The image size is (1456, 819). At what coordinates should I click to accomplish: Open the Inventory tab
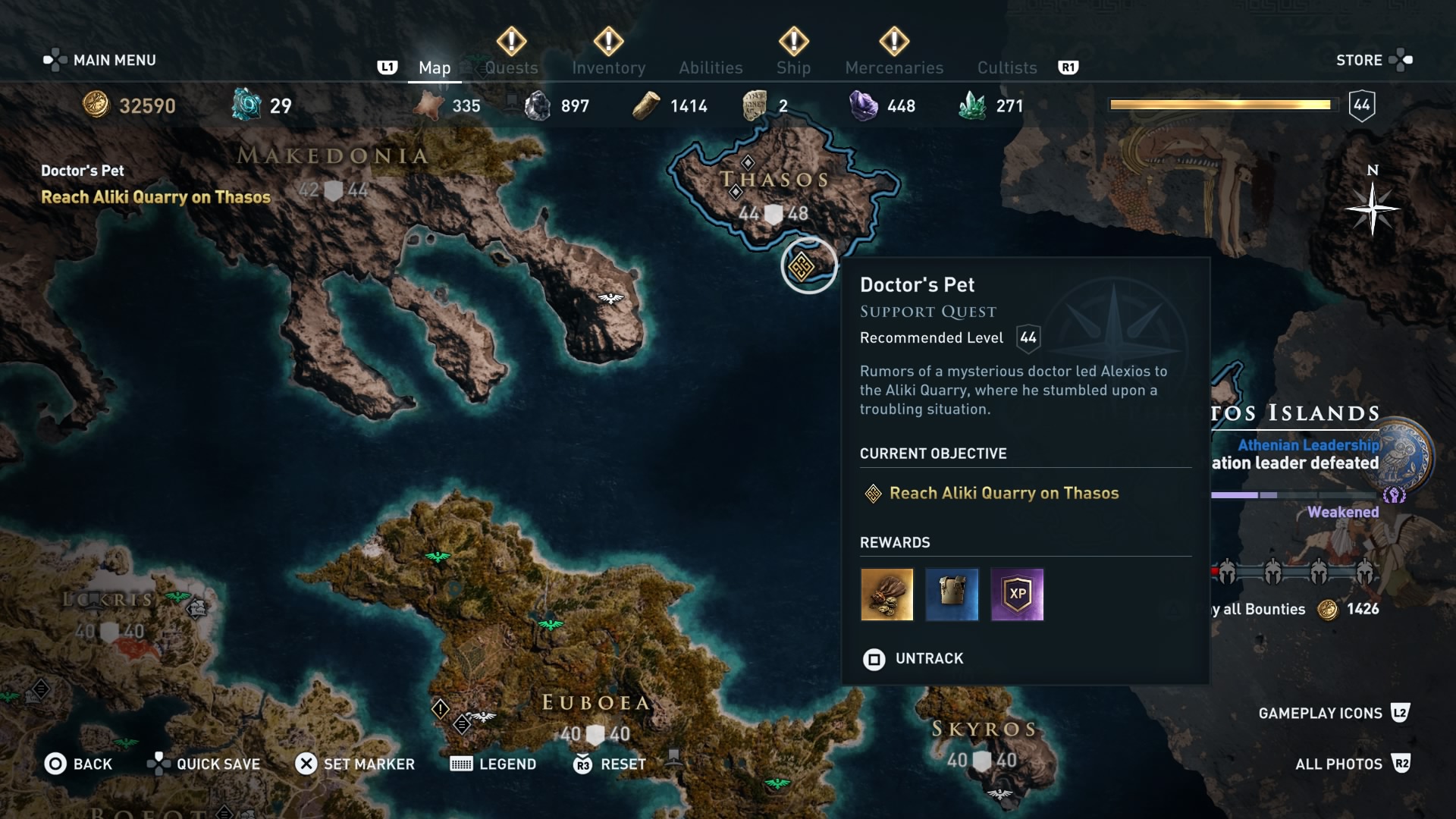tap(608, 67)
